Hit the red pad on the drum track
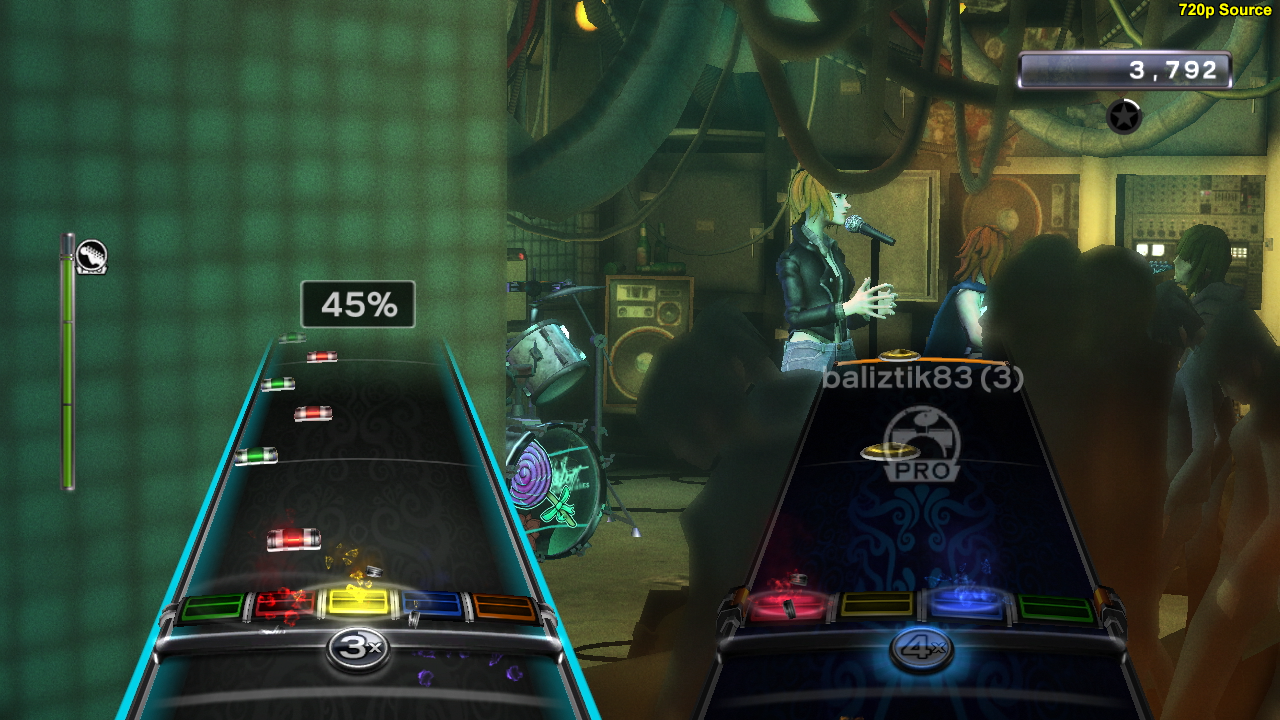 (790, 605)
